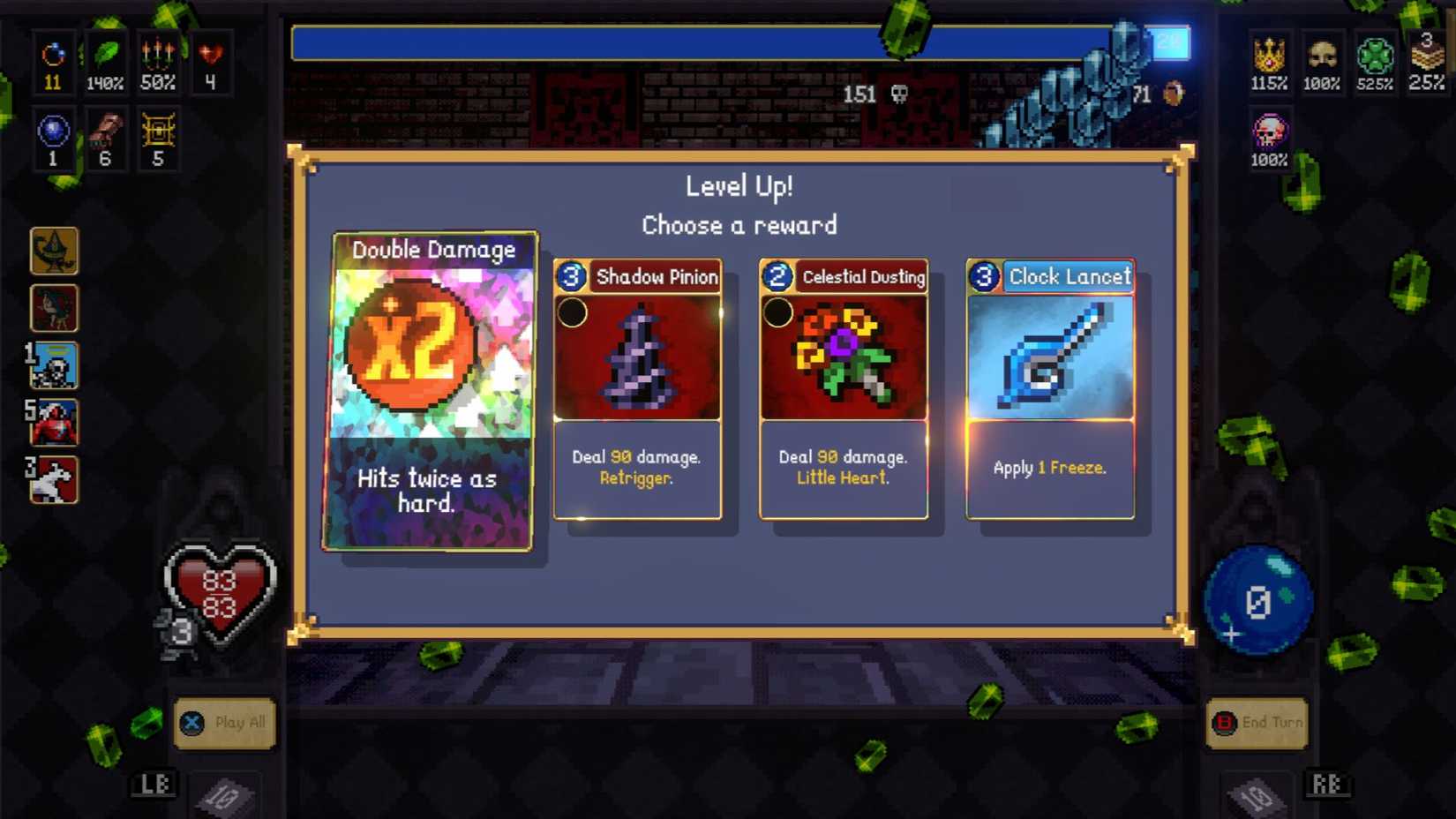Select the skeleton ally portrait marked 1
This screenshot has height=819, width=1456.
(x=55, y=366)
